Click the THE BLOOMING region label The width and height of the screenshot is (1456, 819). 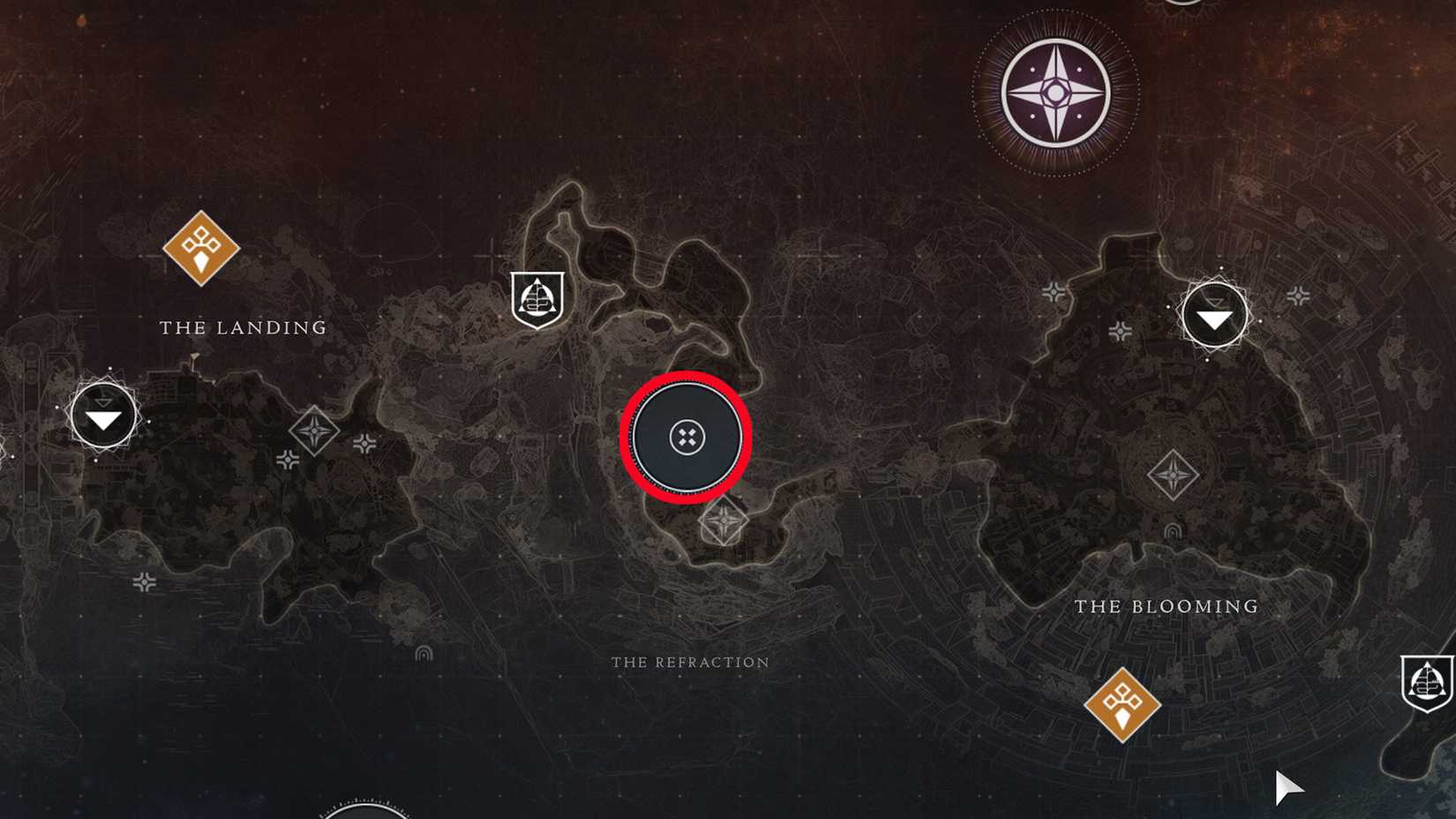pyautogui.click(x=1167, y=606)
